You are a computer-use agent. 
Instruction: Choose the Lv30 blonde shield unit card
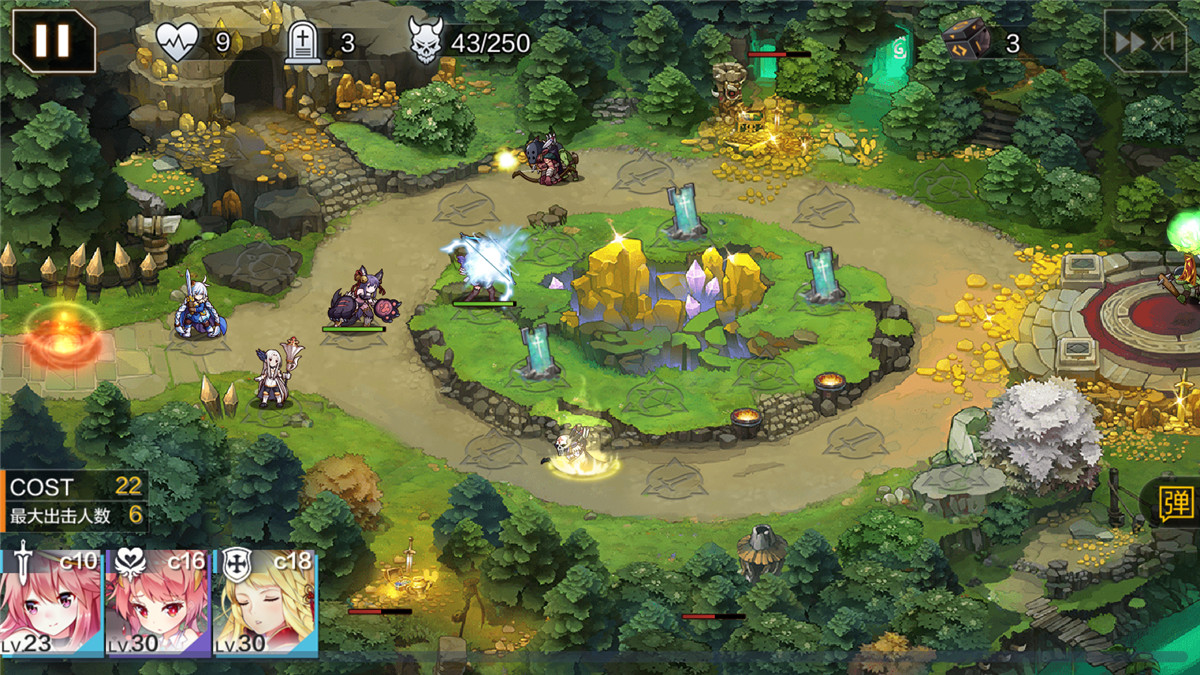coord(265,602)
